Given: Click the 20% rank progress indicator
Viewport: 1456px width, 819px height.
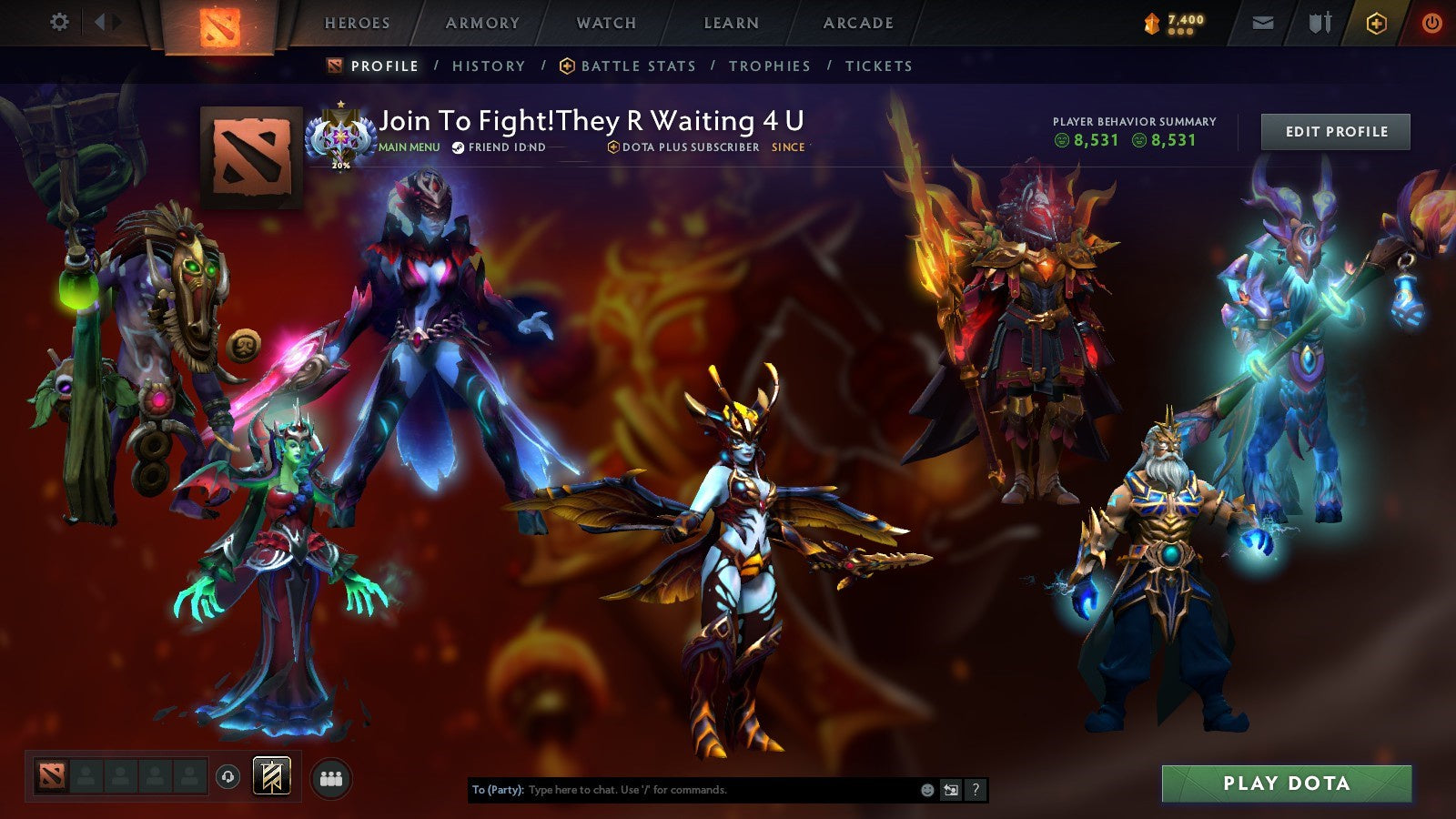Looking at the screenshot, I should [x=339, y=167].
